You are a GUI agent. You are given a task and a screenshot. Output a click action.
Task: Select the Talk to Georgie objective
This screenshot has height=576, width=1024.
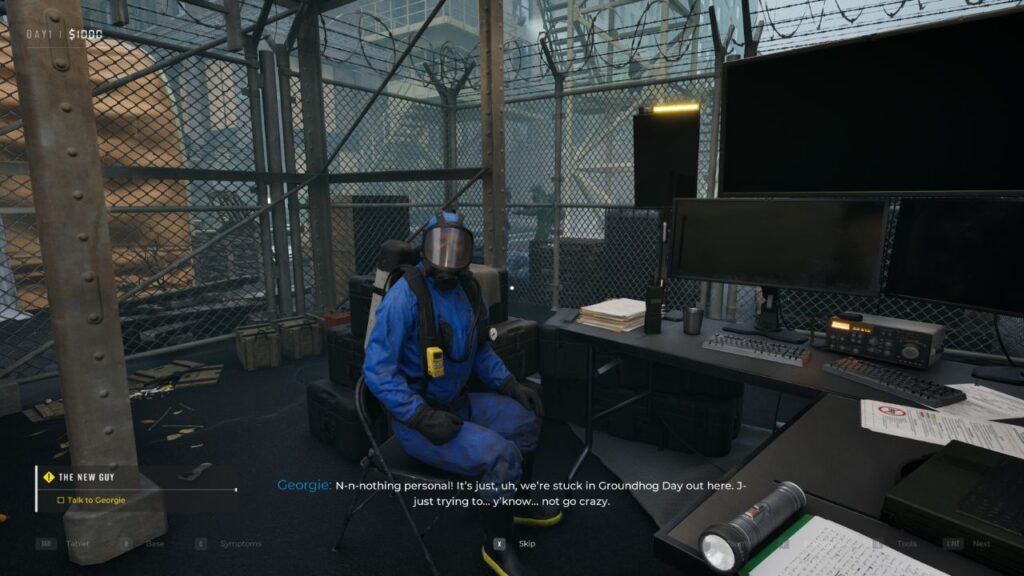coord(97,500)
